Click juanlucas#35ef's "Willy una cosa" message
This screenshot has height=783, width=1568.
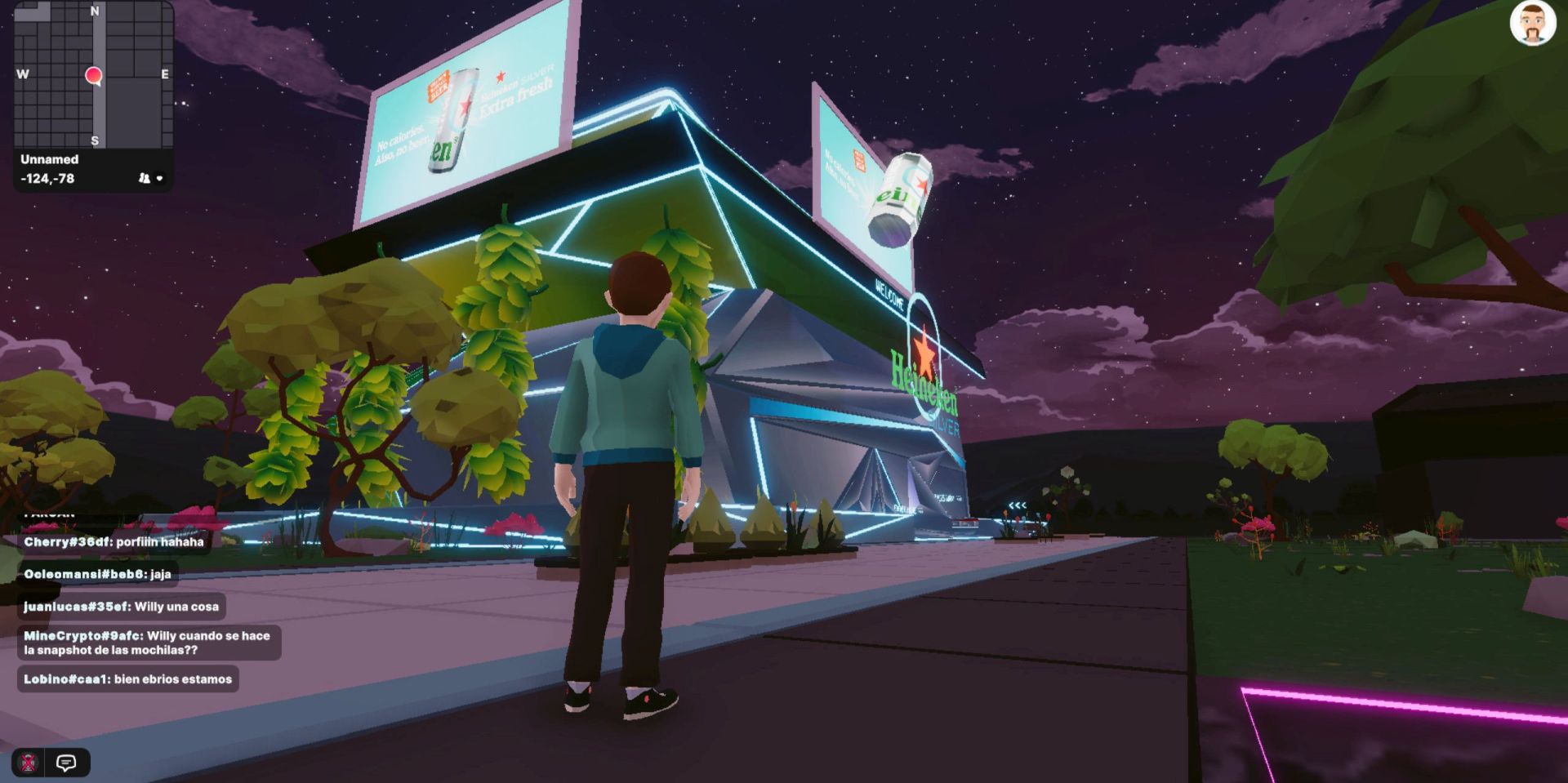click(121, 607)
